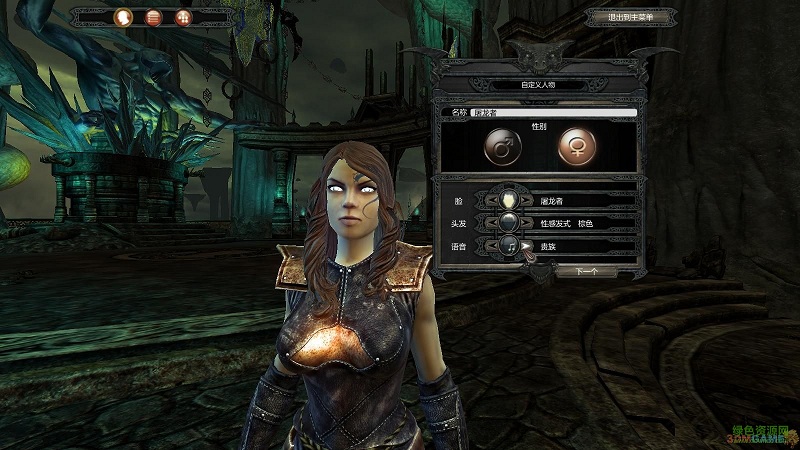Screen dimensions: 800x450
Task: Switch to the list lines step icon
Action: click(153, 17)
